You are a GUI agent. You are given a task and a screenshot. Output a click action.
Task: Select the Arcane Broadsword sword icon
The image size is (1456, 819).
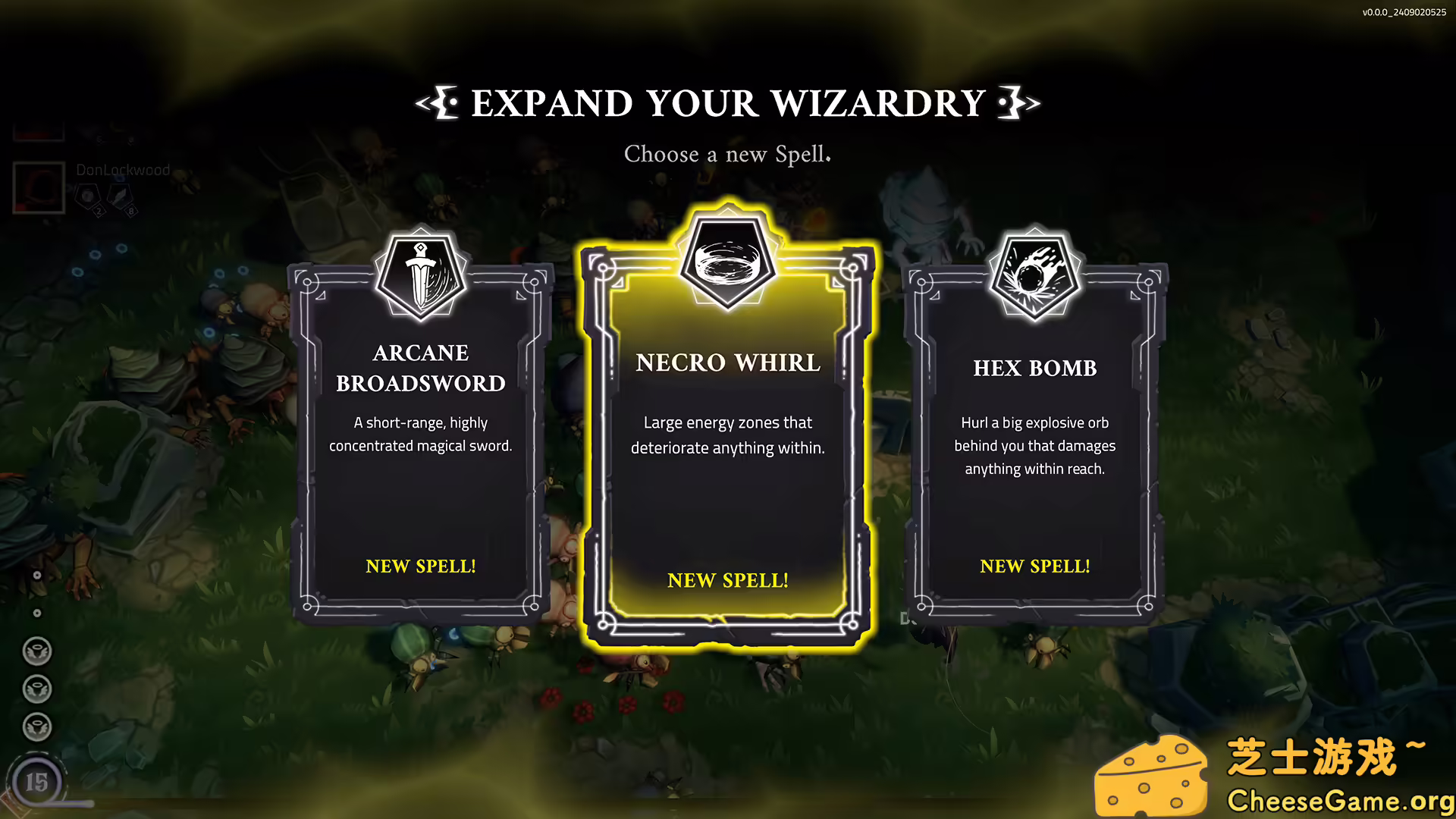pyautogui.click(x=422, y=275)
